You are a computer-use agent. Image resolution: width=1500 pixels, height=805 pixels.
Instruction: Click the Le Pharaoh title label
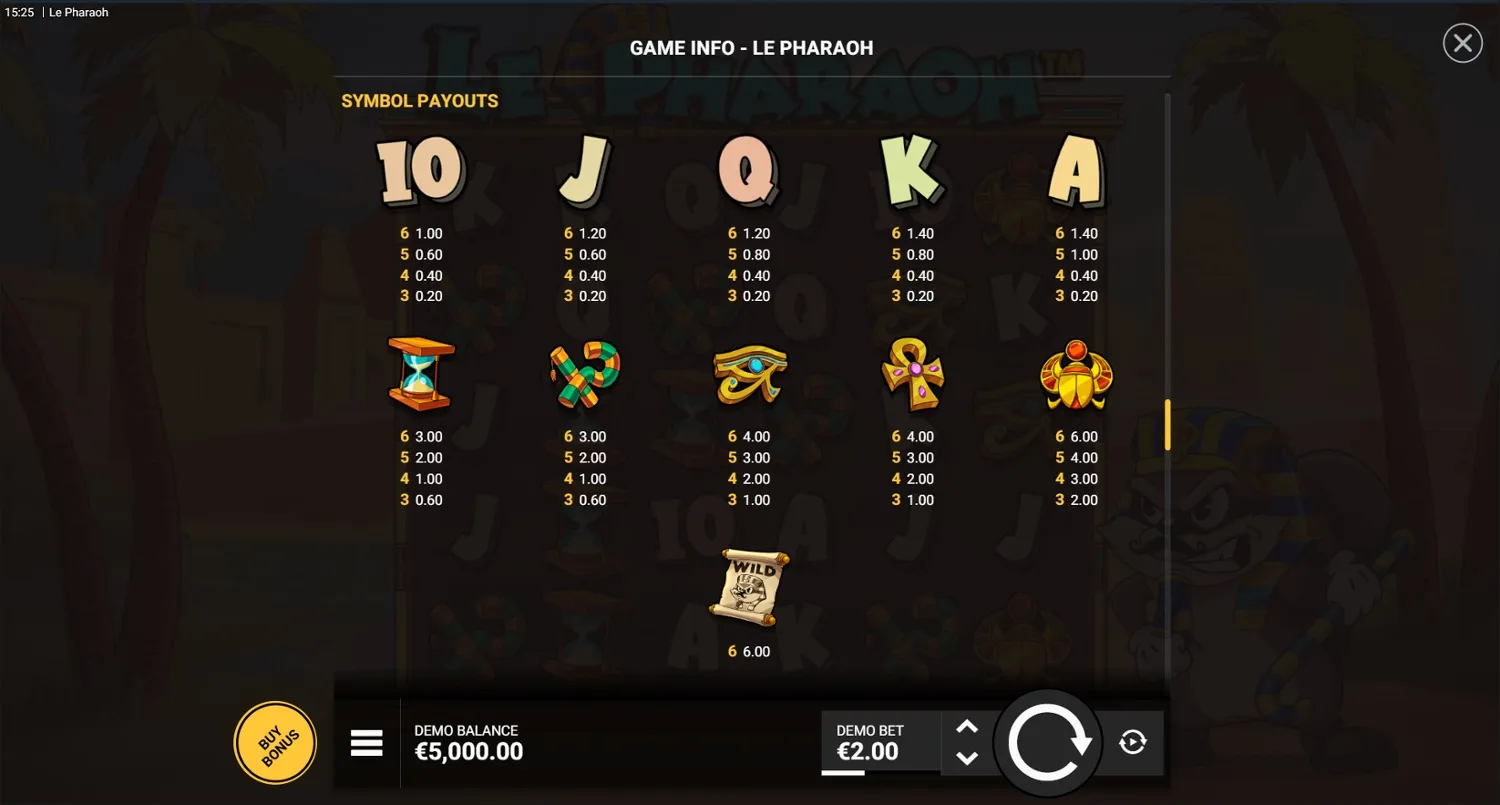click(x=77, y=12)
